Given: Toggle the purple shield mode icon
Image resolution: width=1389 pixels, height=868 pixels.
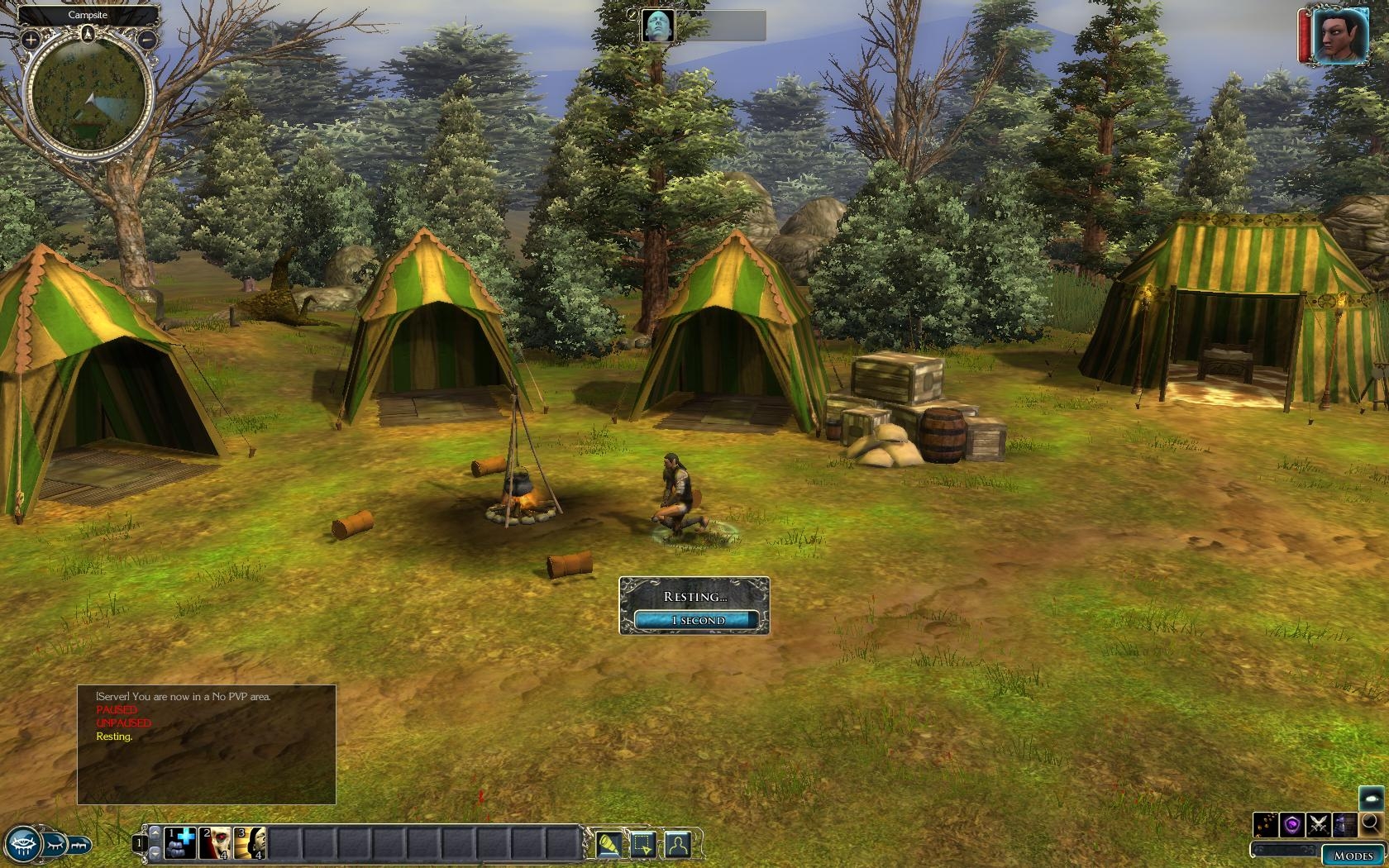Looking at the screenshot, I should coord(1291,824).
